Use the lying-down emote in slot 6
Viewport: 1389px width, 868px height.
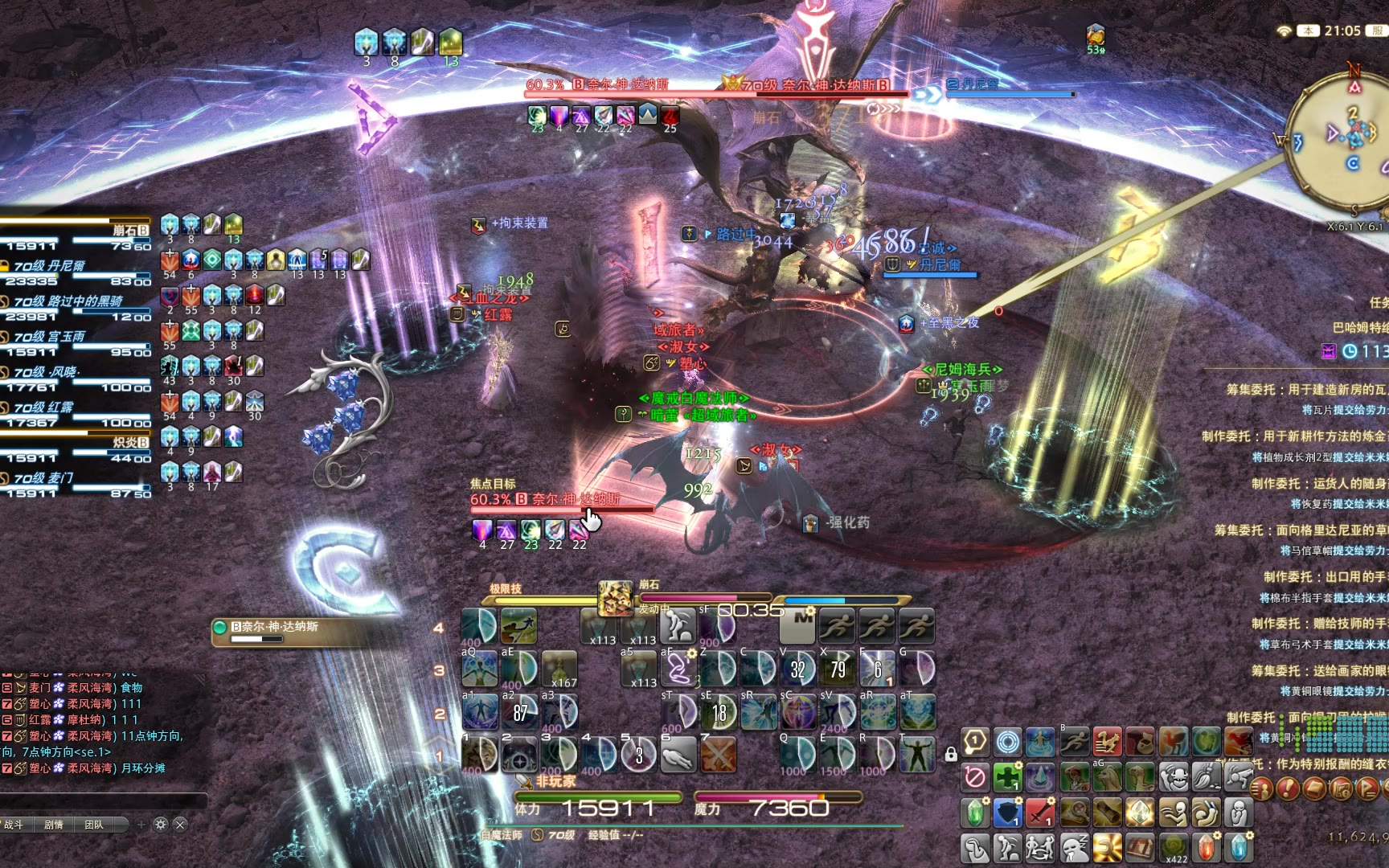(x=678, y=755)
